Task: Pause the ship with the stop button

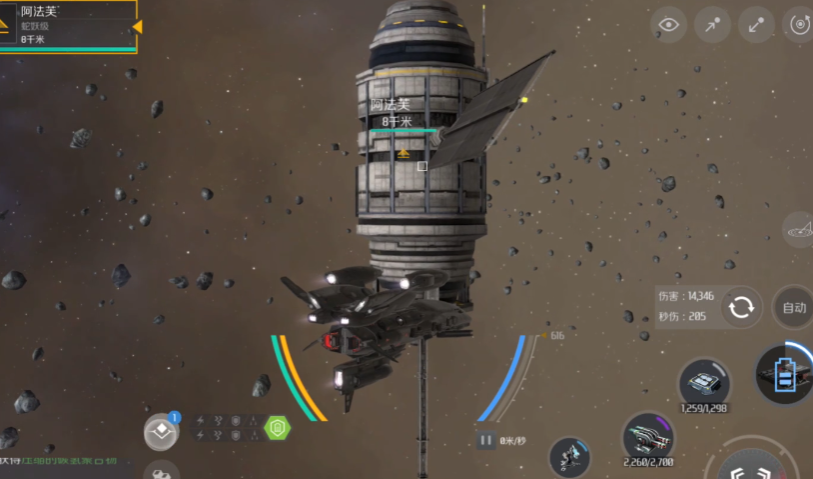Action: tap(486, 440)
